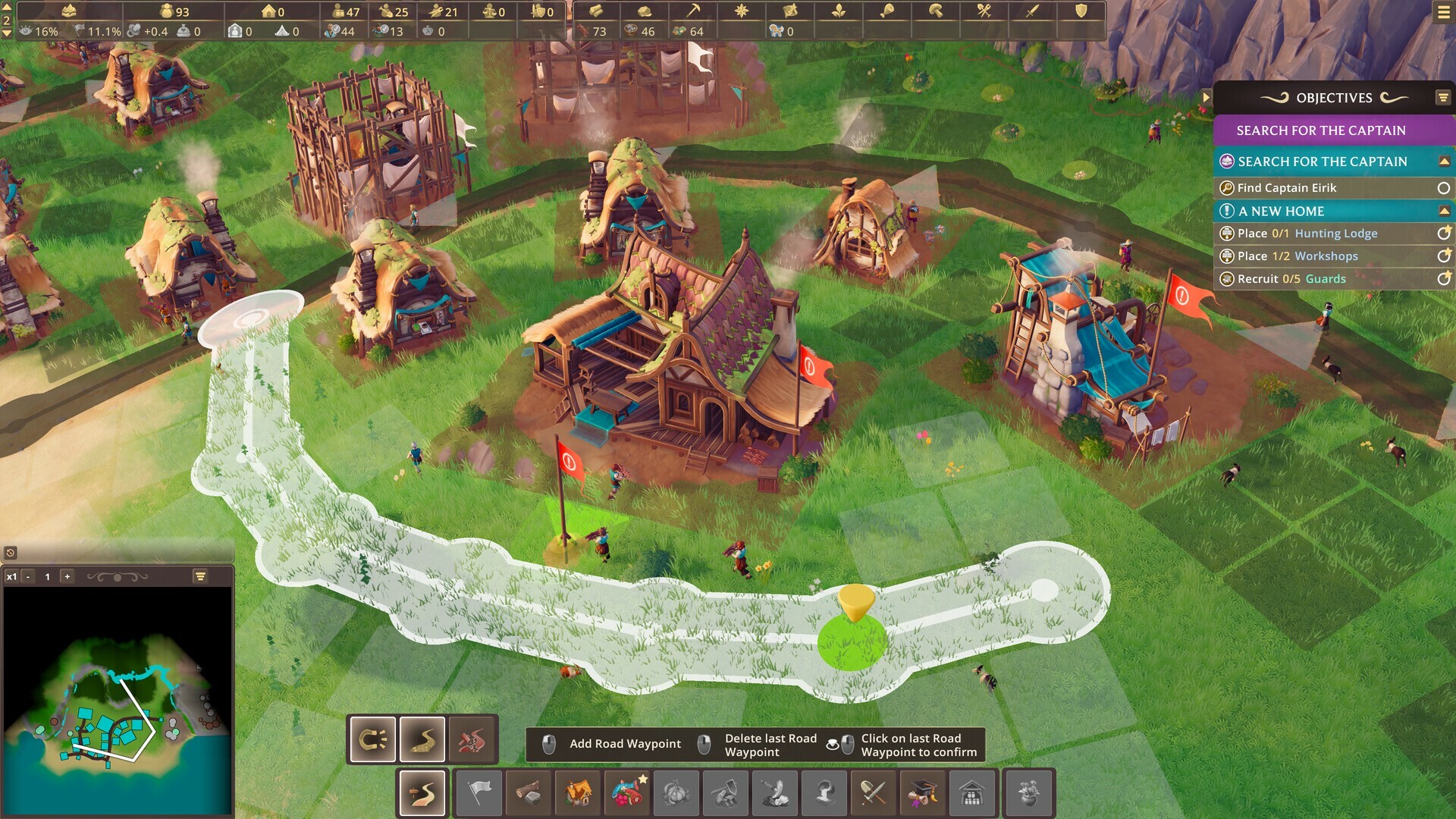Open the food production build category
The height and width of the screenshot is (819, 1456).
(626, 792)
